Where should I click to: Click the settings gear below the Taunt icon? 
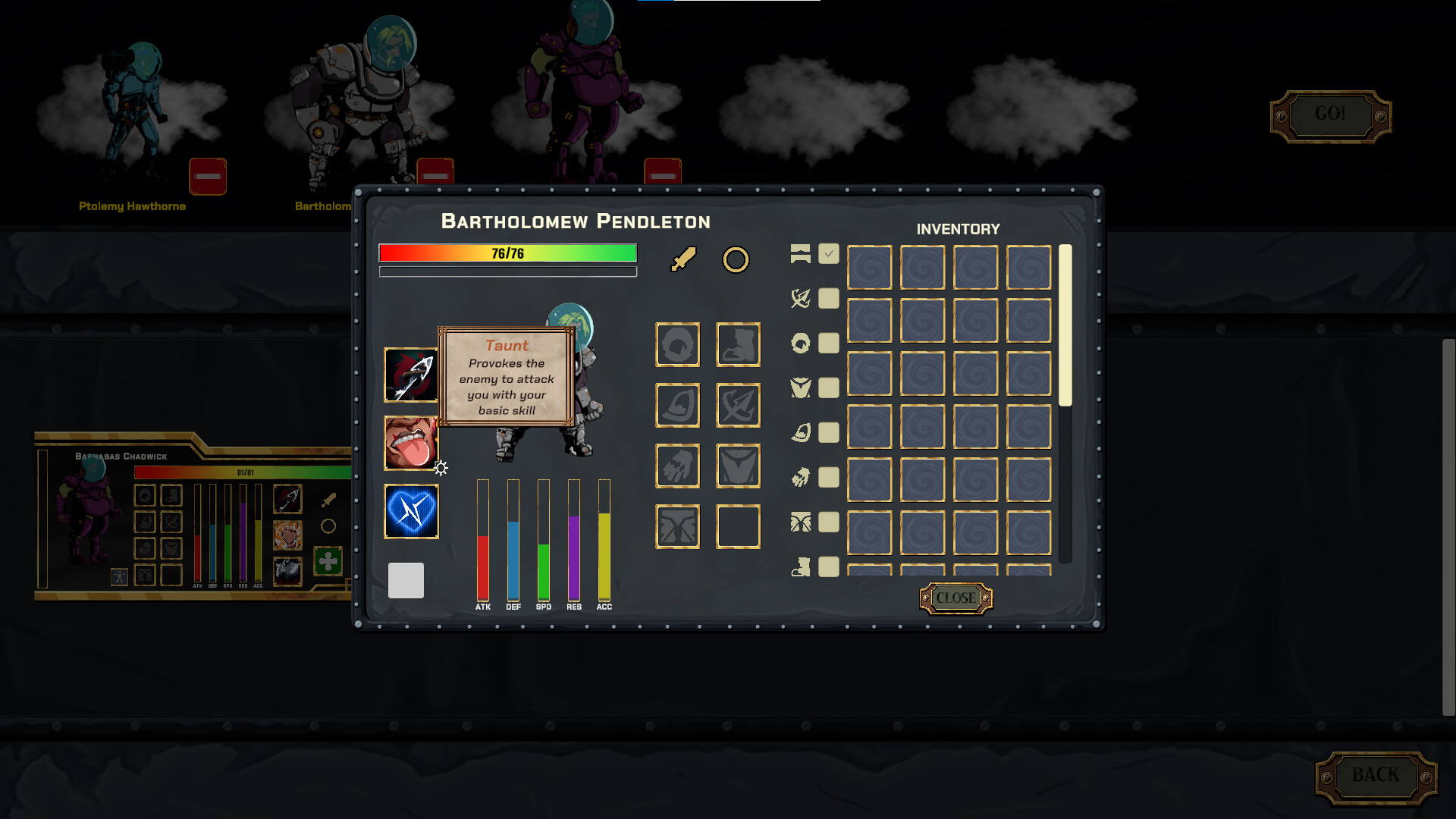click(x=441, y=469)
